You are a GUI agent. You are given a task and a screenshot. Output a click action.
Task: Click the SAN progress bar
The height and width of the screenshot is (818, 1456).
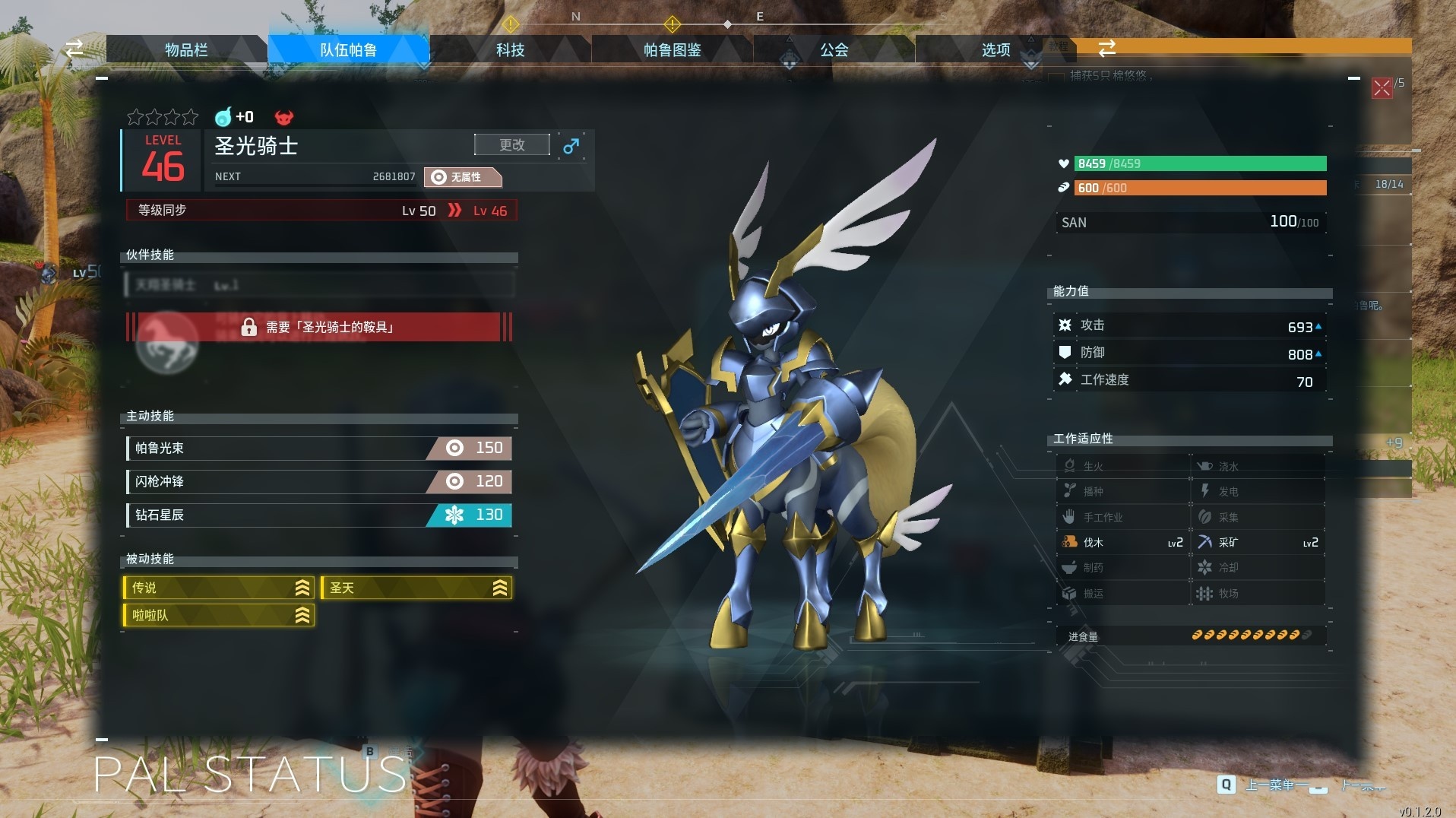(1191, 222)
